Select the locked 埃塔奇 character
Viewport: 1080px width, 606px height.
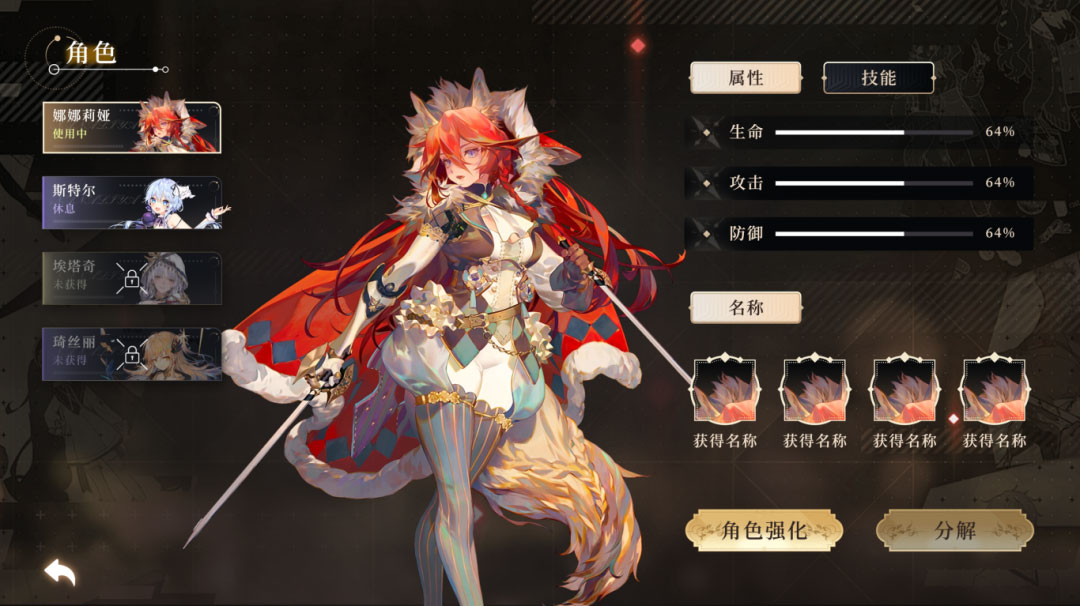coord(131,277)
